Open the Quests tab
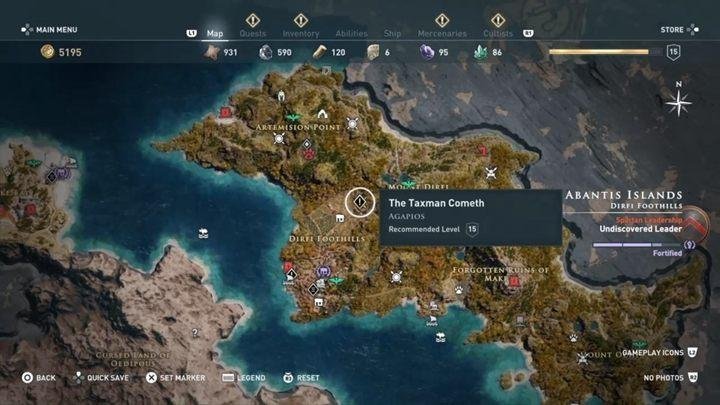Viewport: 720px width, 405px height. (252, 33)
